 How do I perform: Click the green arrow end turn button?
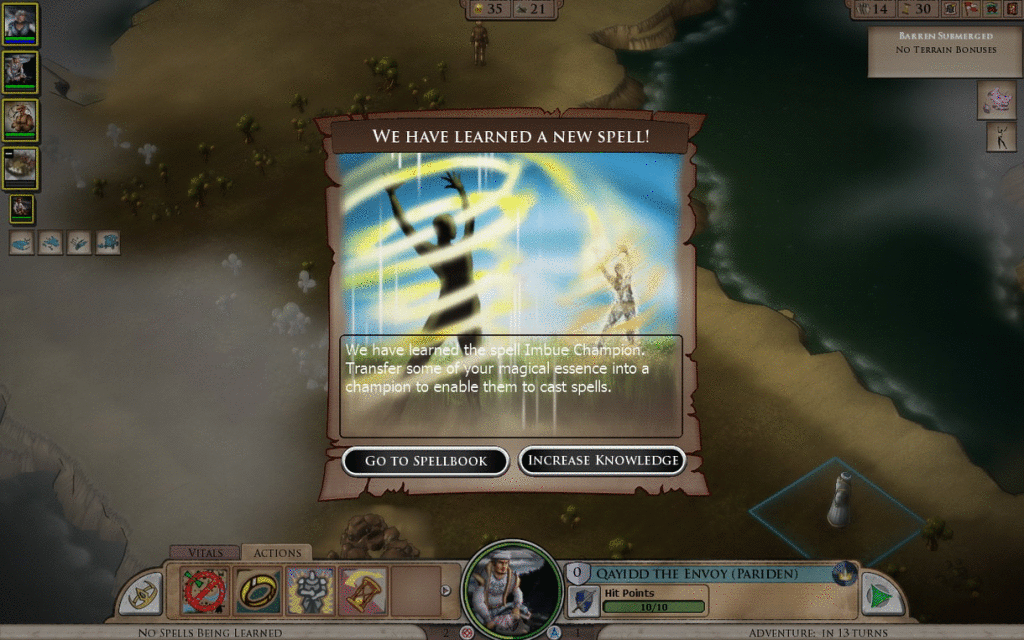pos(881,592)
